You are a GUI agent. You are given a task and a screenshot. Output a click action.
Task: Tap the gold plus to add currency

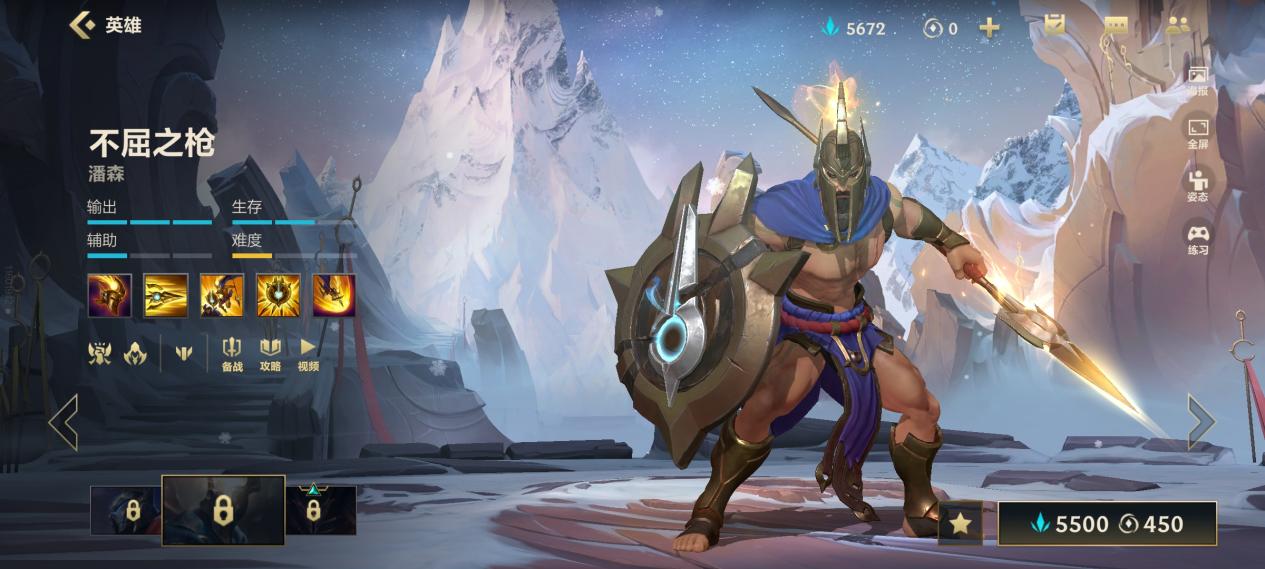coord(989,27)
